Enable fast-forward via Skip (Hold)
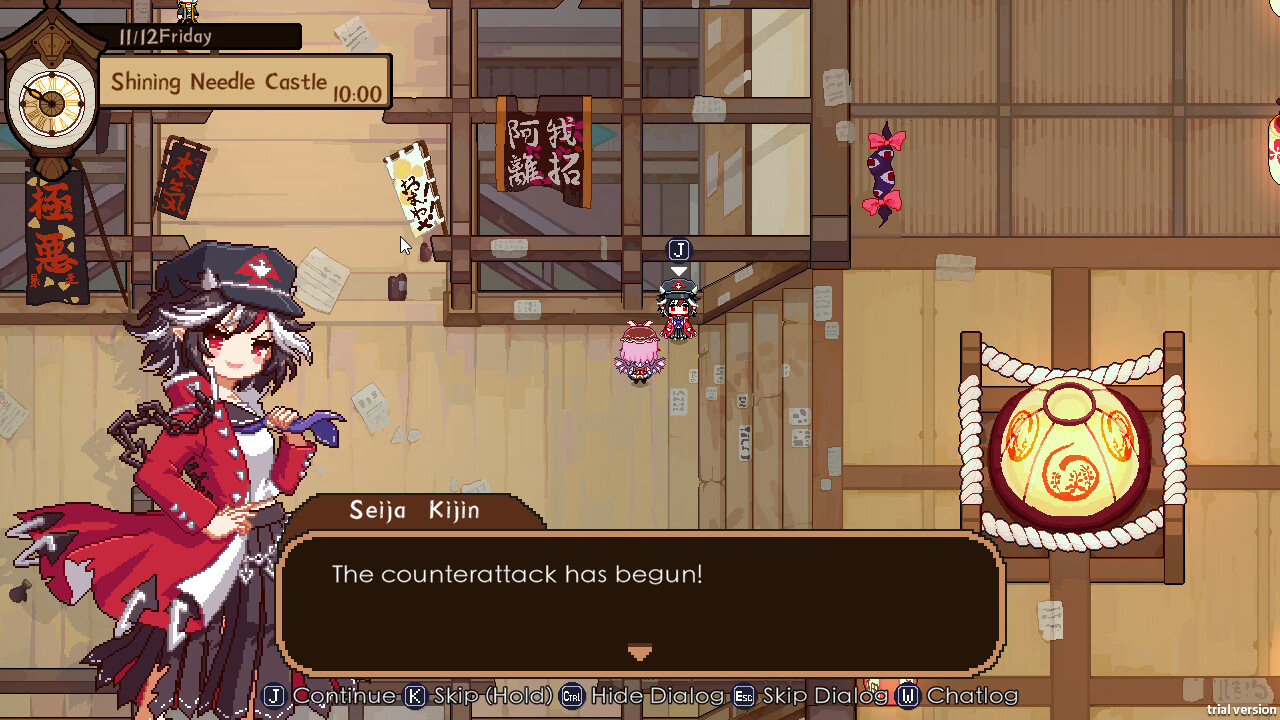Screen dimensions: 1280x720 (x=472, y=696)
